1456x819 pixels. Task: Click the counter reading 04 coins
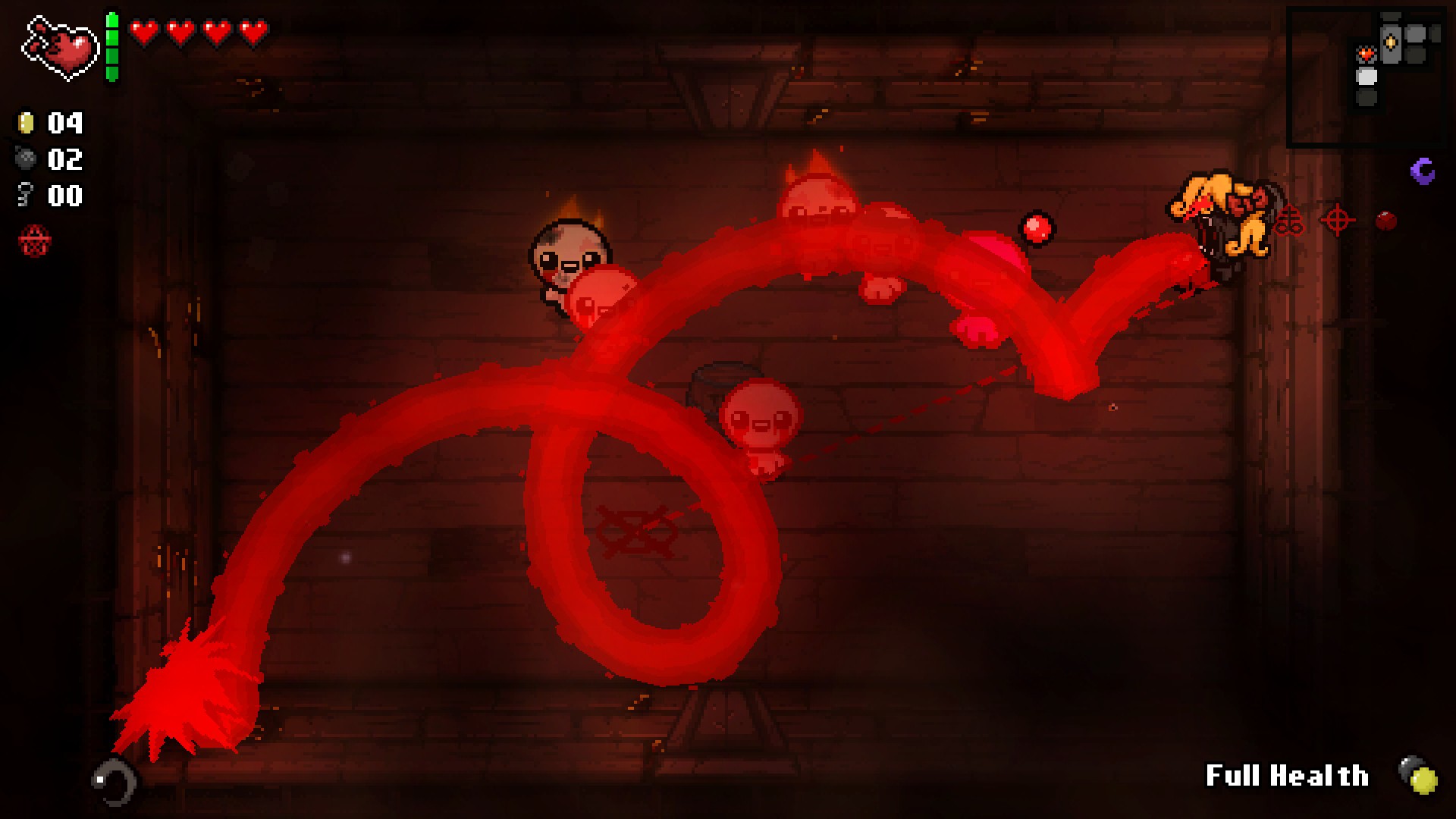click(x=64, y=123)
